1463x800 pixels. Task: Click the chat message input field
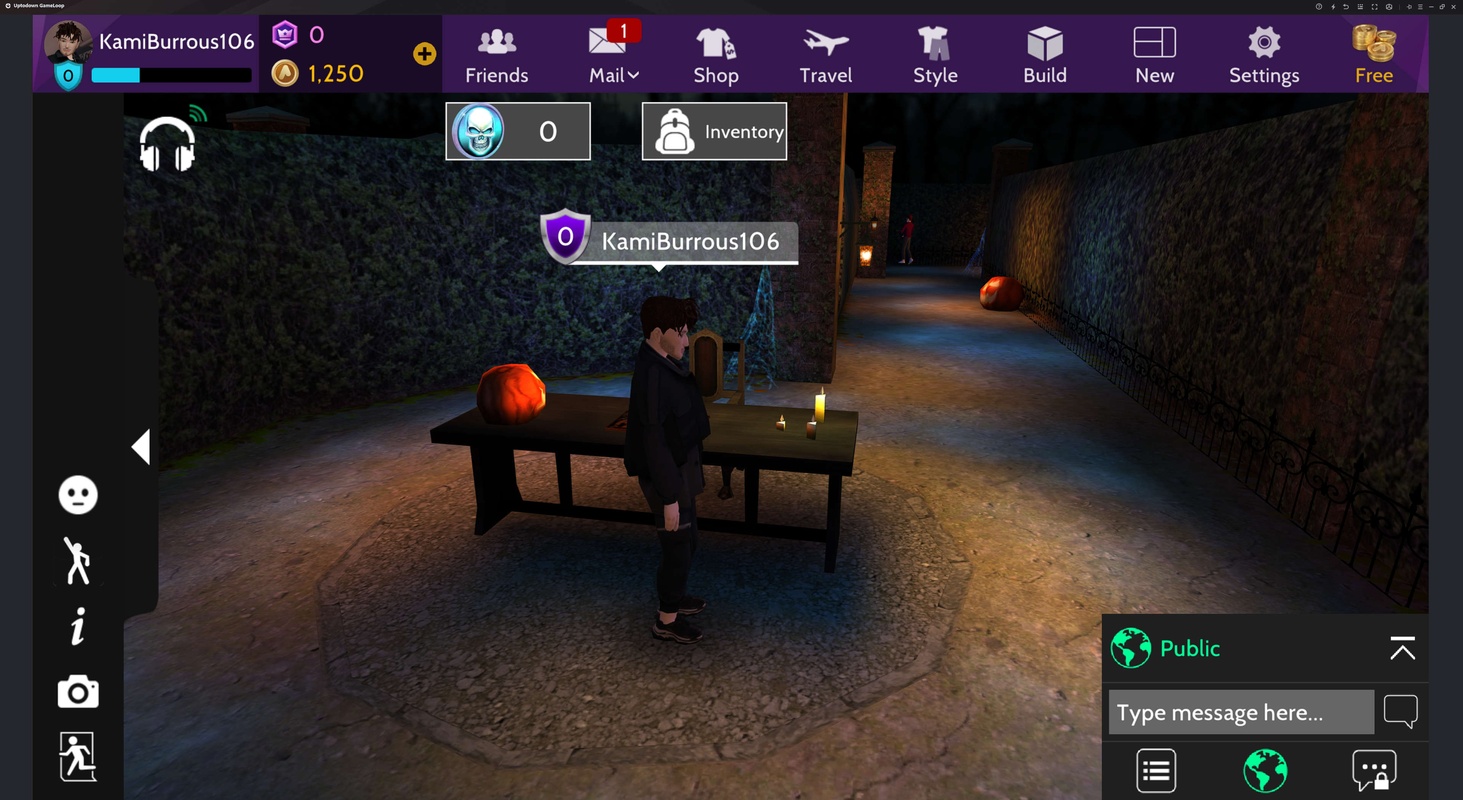tap(1240, 713)
